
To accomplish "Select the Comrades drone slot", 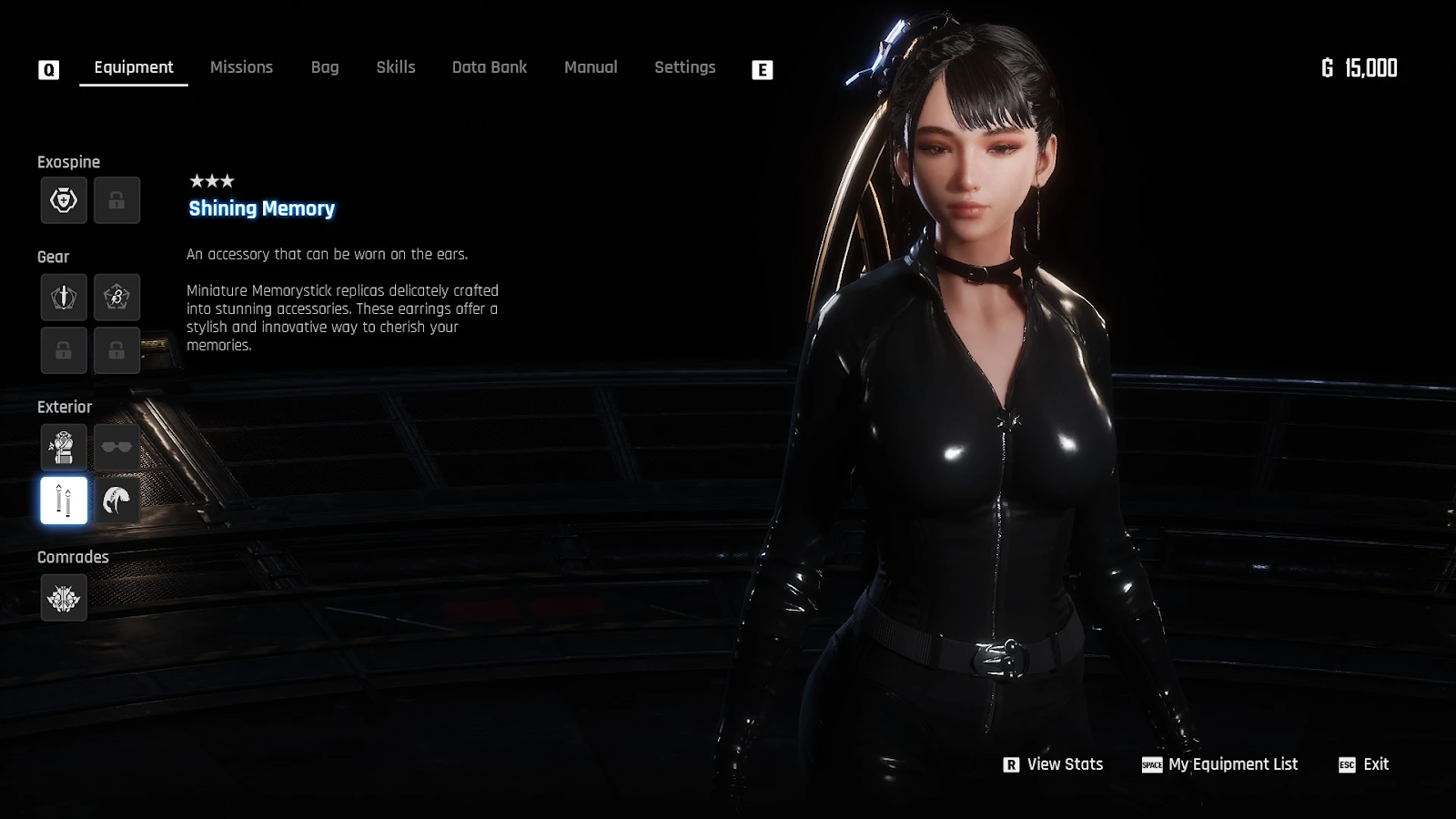I will click(x=64, y=598).
